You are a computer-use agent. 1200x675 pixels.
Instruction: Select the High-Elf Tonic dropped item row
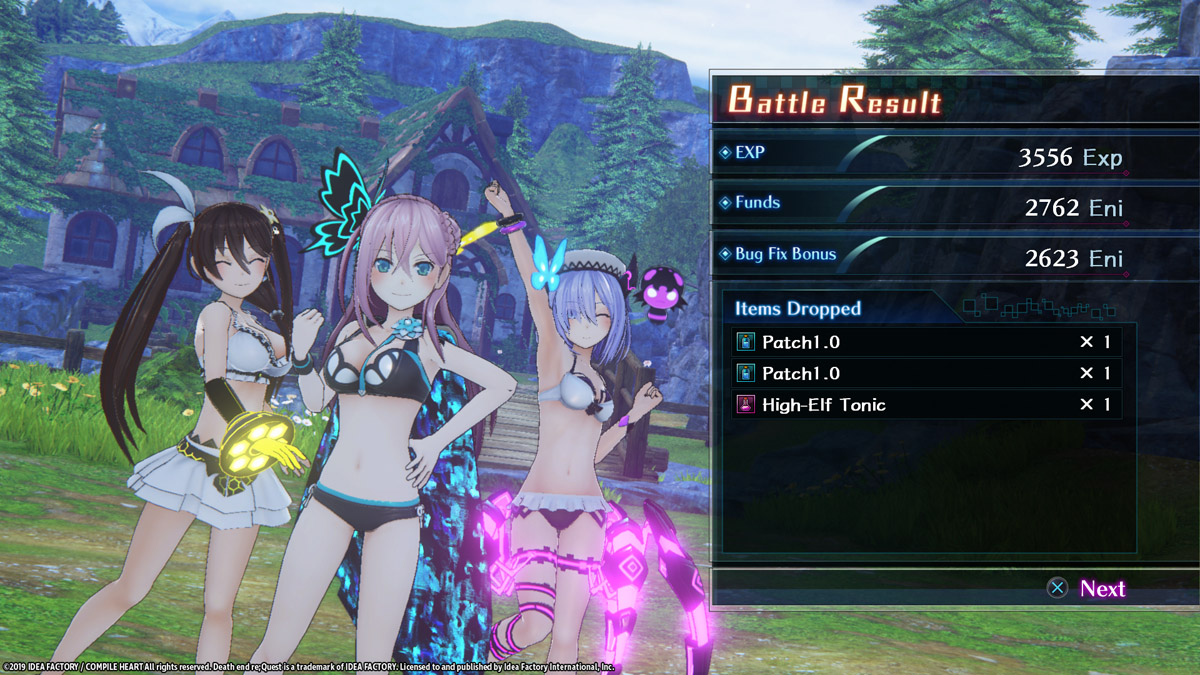point(926,405)
